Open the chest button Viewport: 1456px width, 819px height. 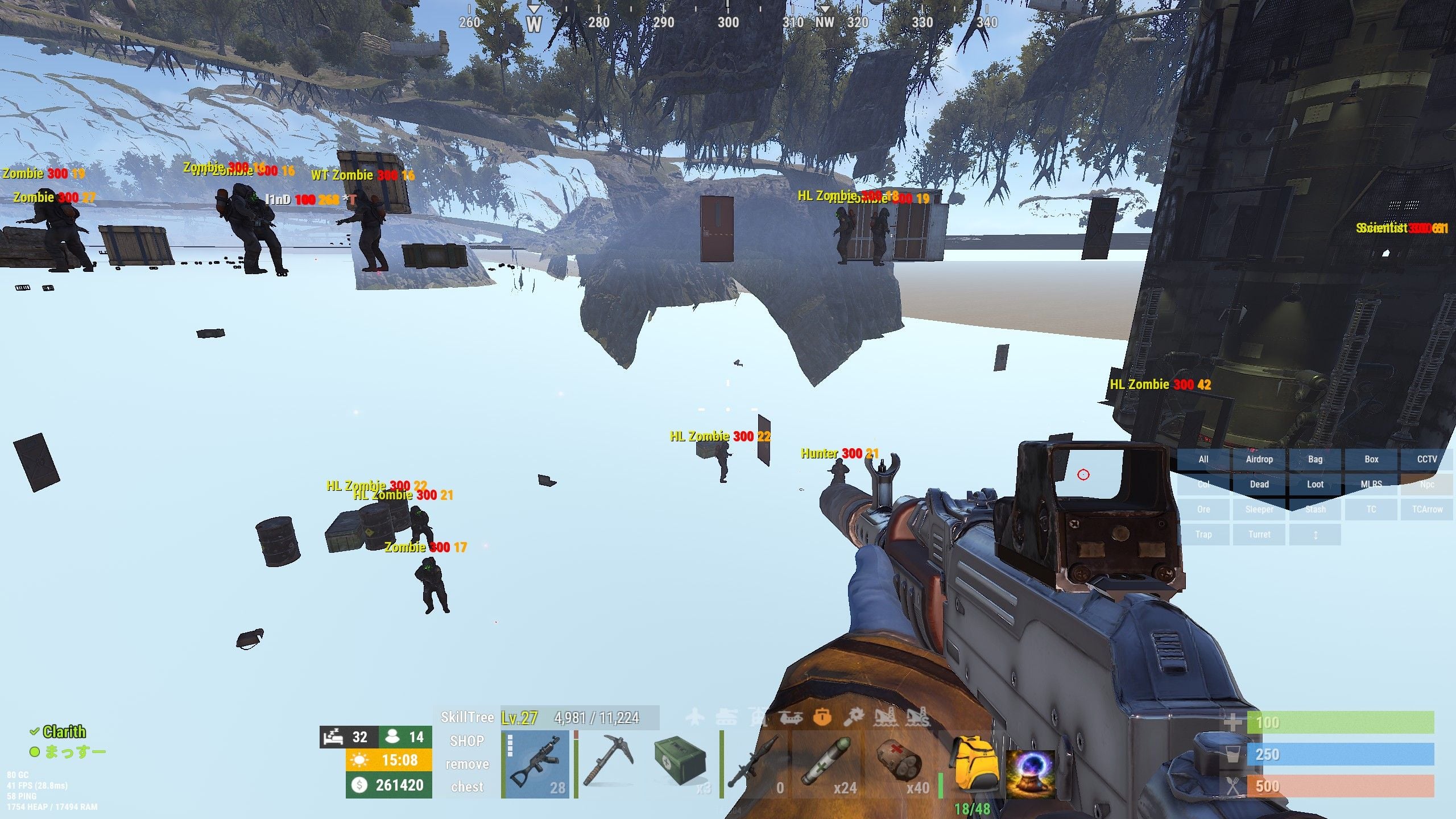[467, 787]
